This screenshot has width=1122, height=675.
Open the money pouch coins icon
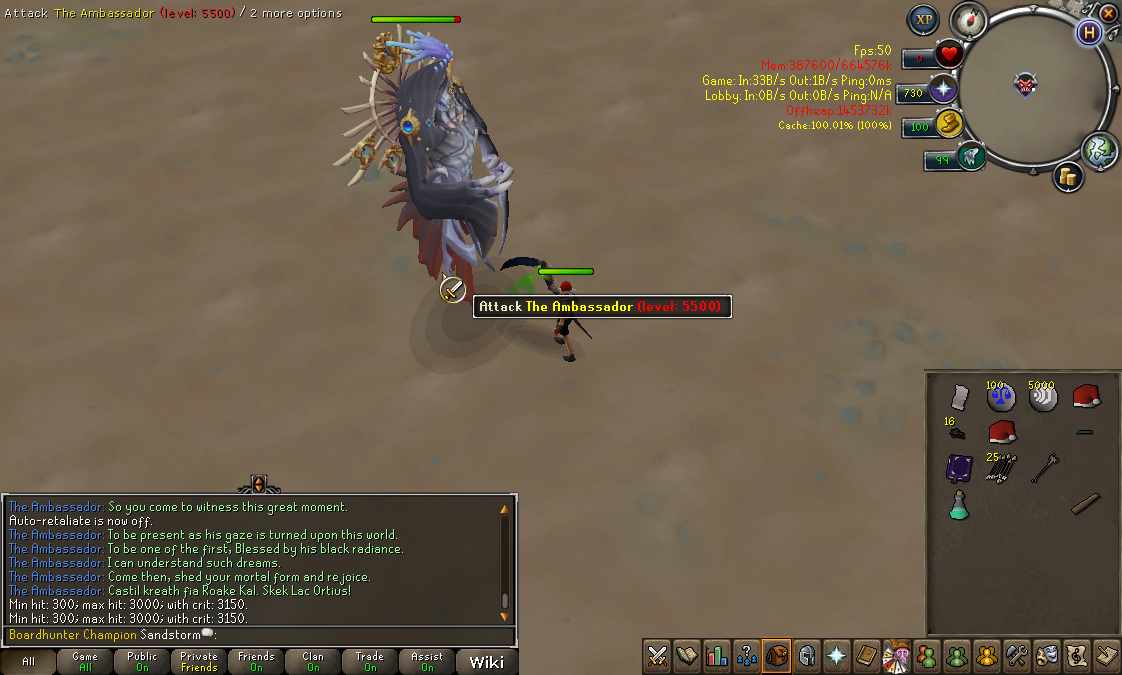1068,177
